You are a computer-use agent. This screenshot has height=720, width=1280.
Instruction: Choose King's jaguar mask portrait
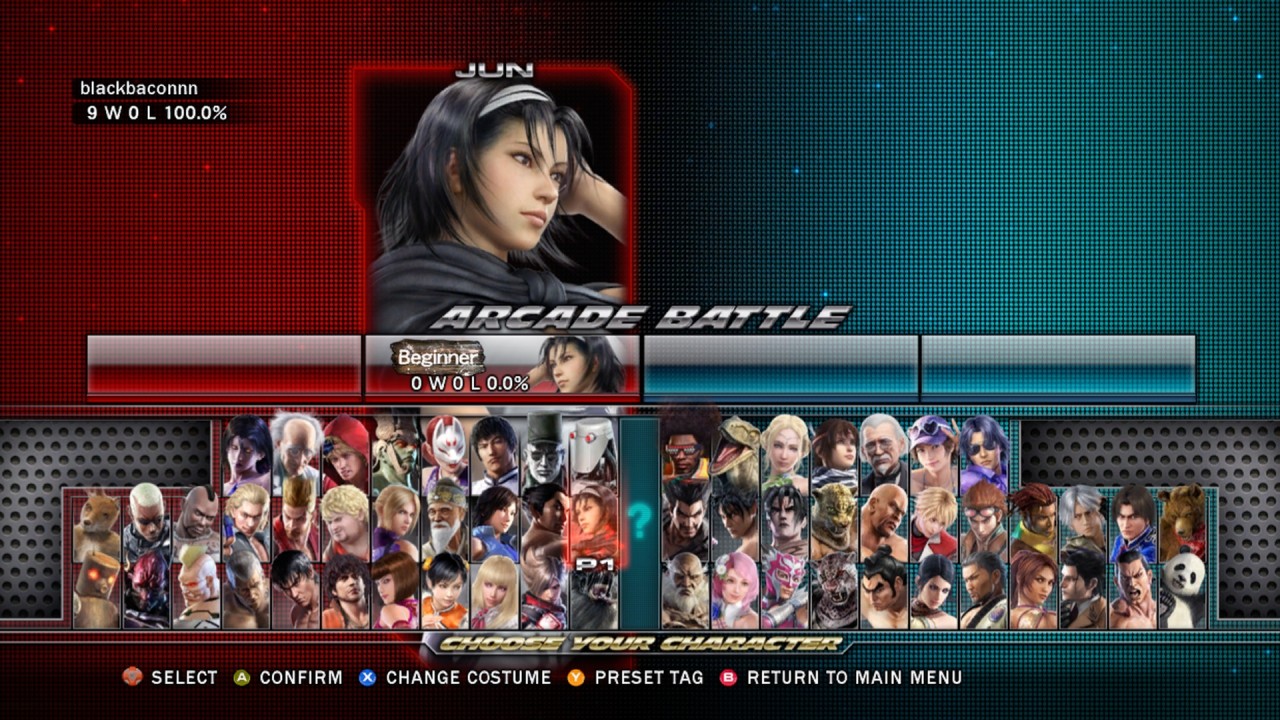pos(835,520)
